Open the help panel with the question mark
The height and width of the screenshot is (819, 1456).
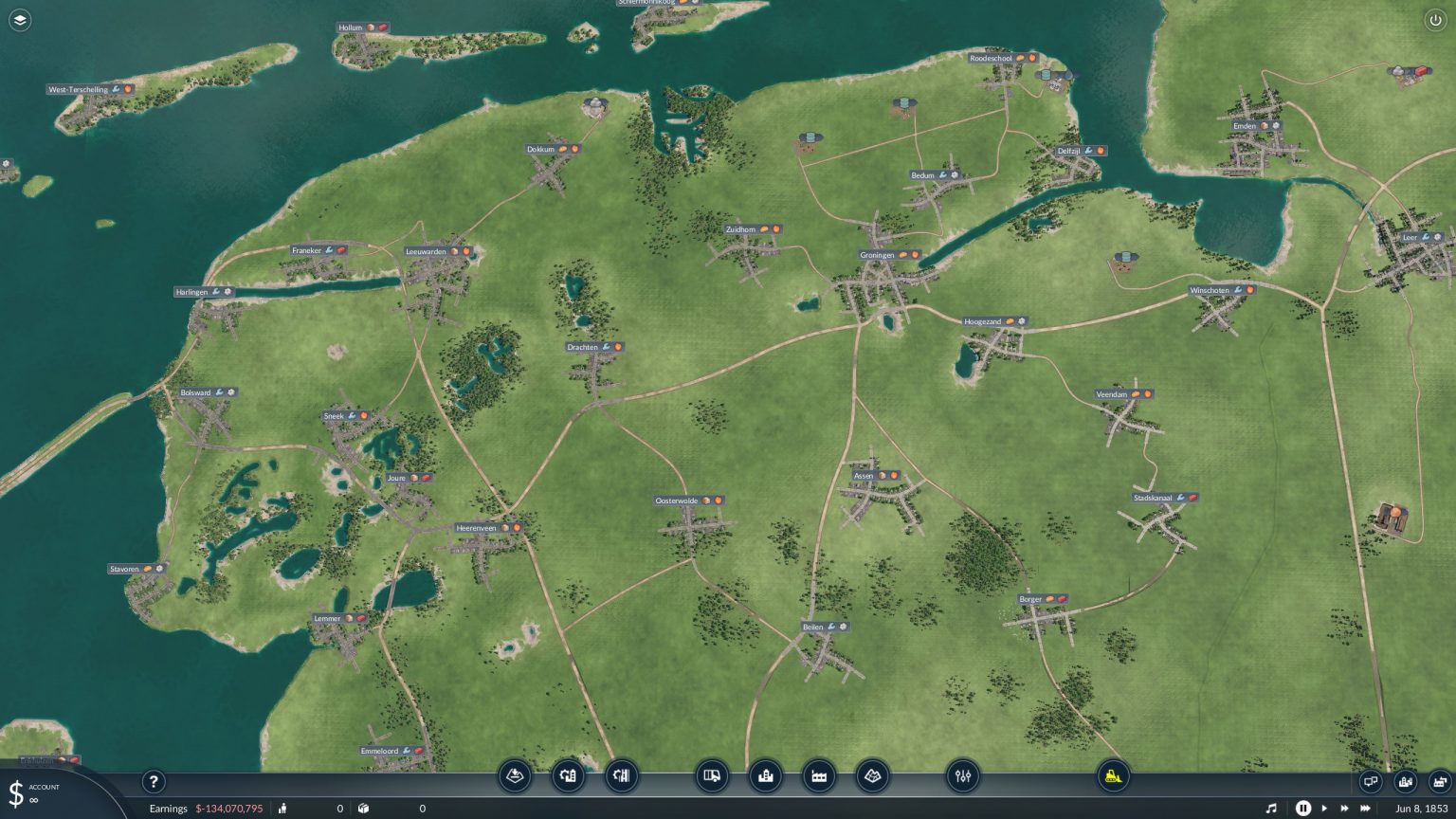[x=154, y=782]
